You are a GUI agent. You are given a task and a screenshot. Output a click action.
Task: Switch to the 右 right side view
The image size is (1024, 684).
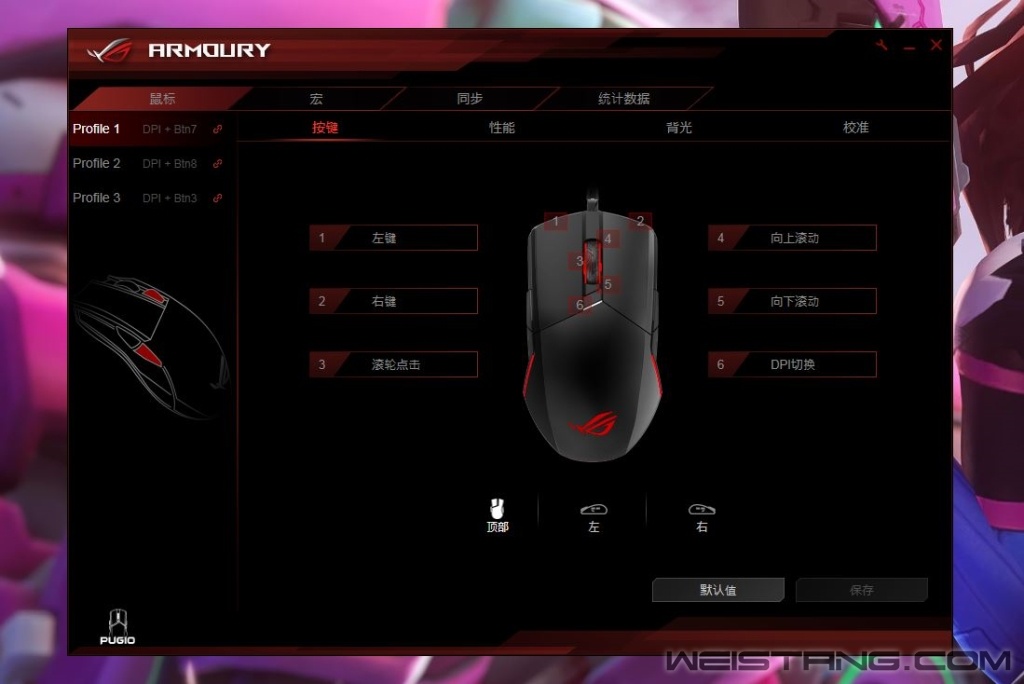[x=702, y=516]
